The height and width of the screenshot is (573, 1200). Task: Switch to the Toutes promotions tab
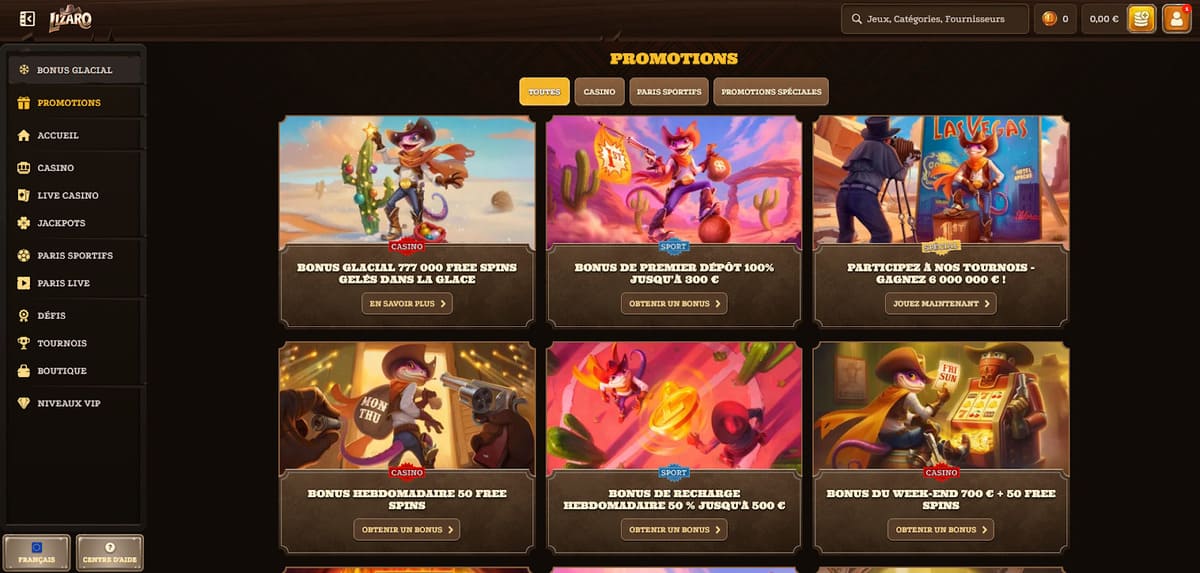[x=544, y=92]
